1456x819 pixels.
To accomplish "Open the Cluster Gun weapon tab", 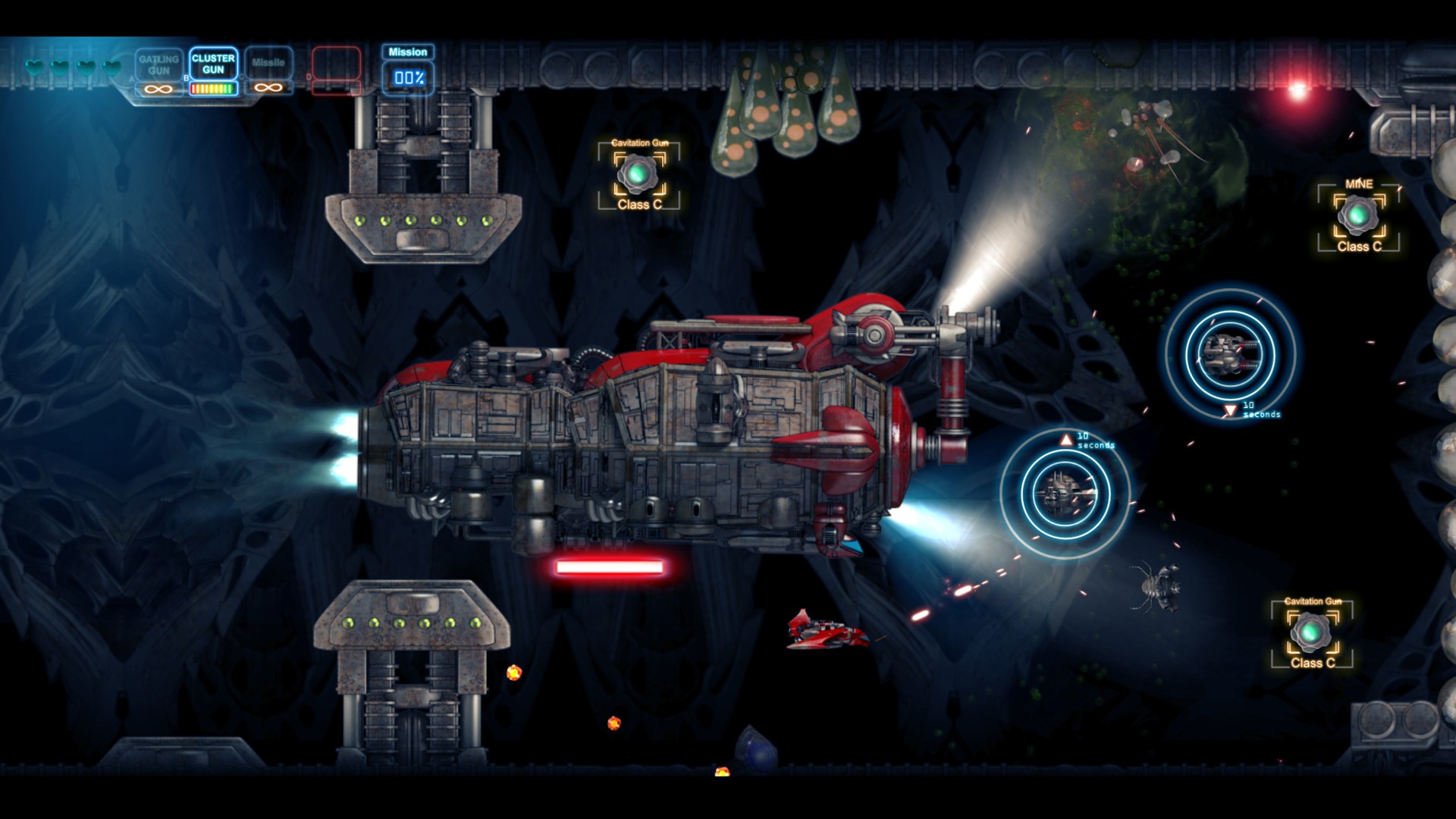I will (213, 64).
